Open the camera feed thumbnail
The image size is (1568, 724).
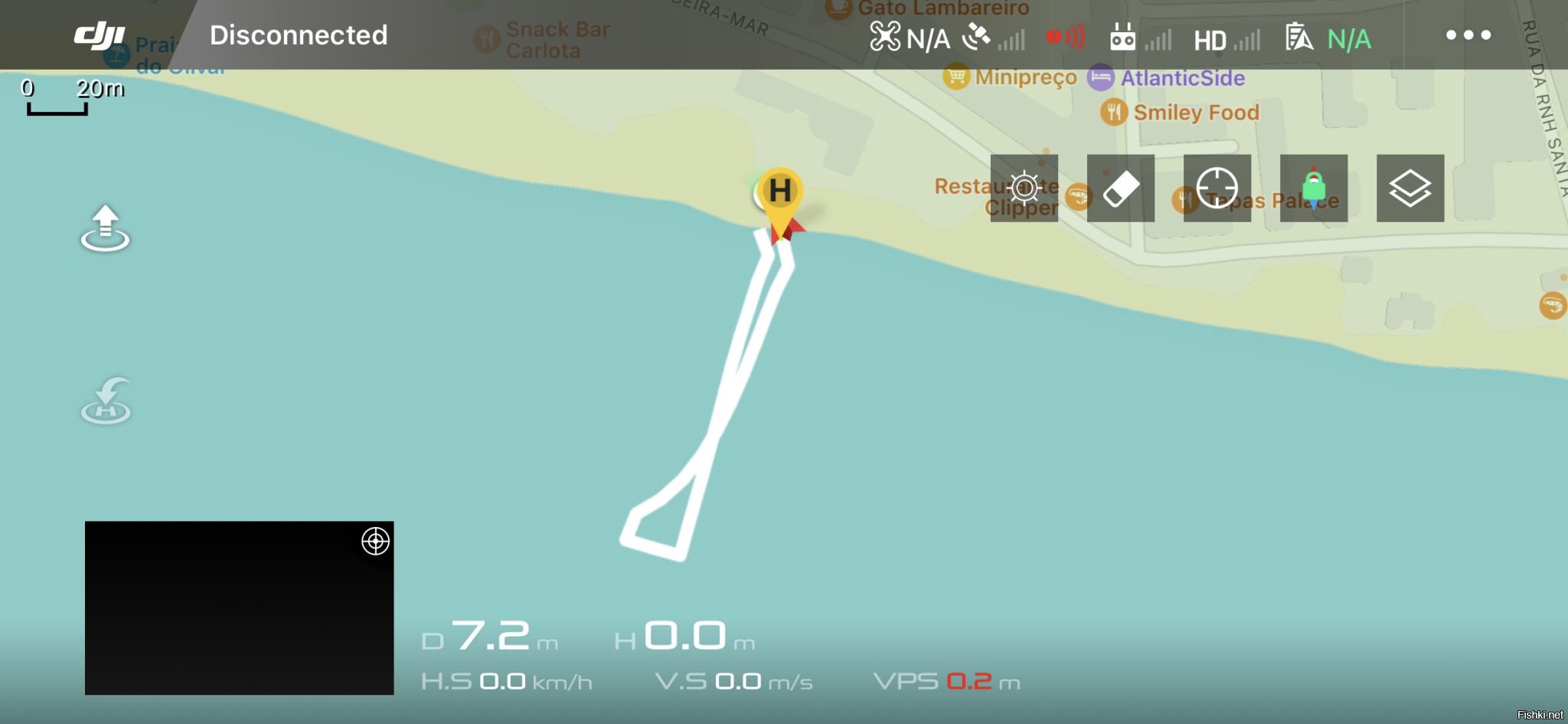click(x=230, y=613)
